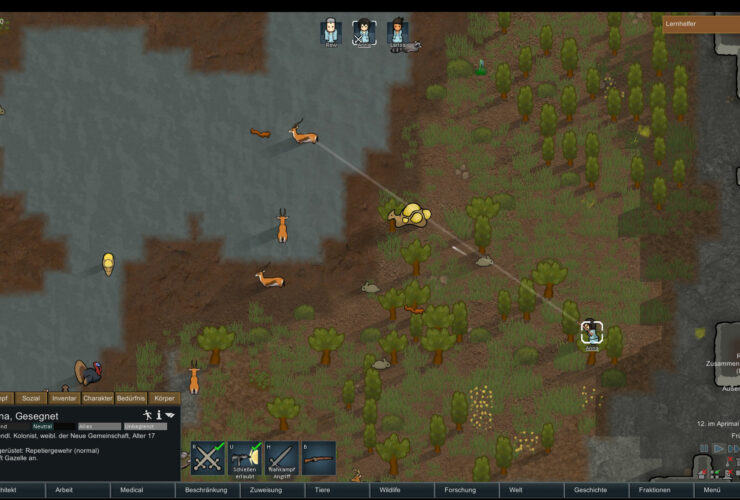
Task: Open the Medical tab
Action: (x=132, y=490)
